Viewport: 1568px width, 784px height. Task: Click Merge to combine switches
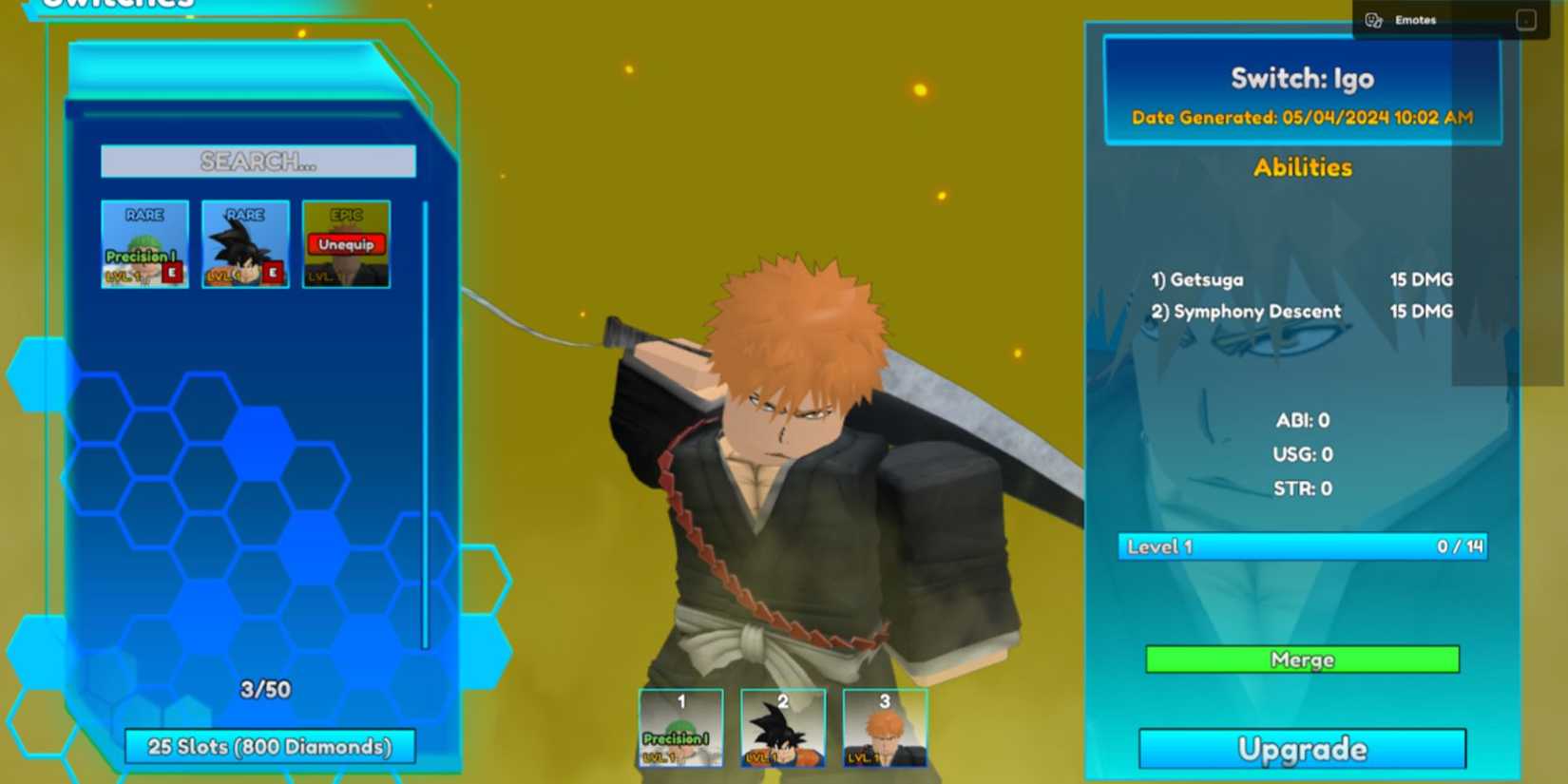(1300, 660)
